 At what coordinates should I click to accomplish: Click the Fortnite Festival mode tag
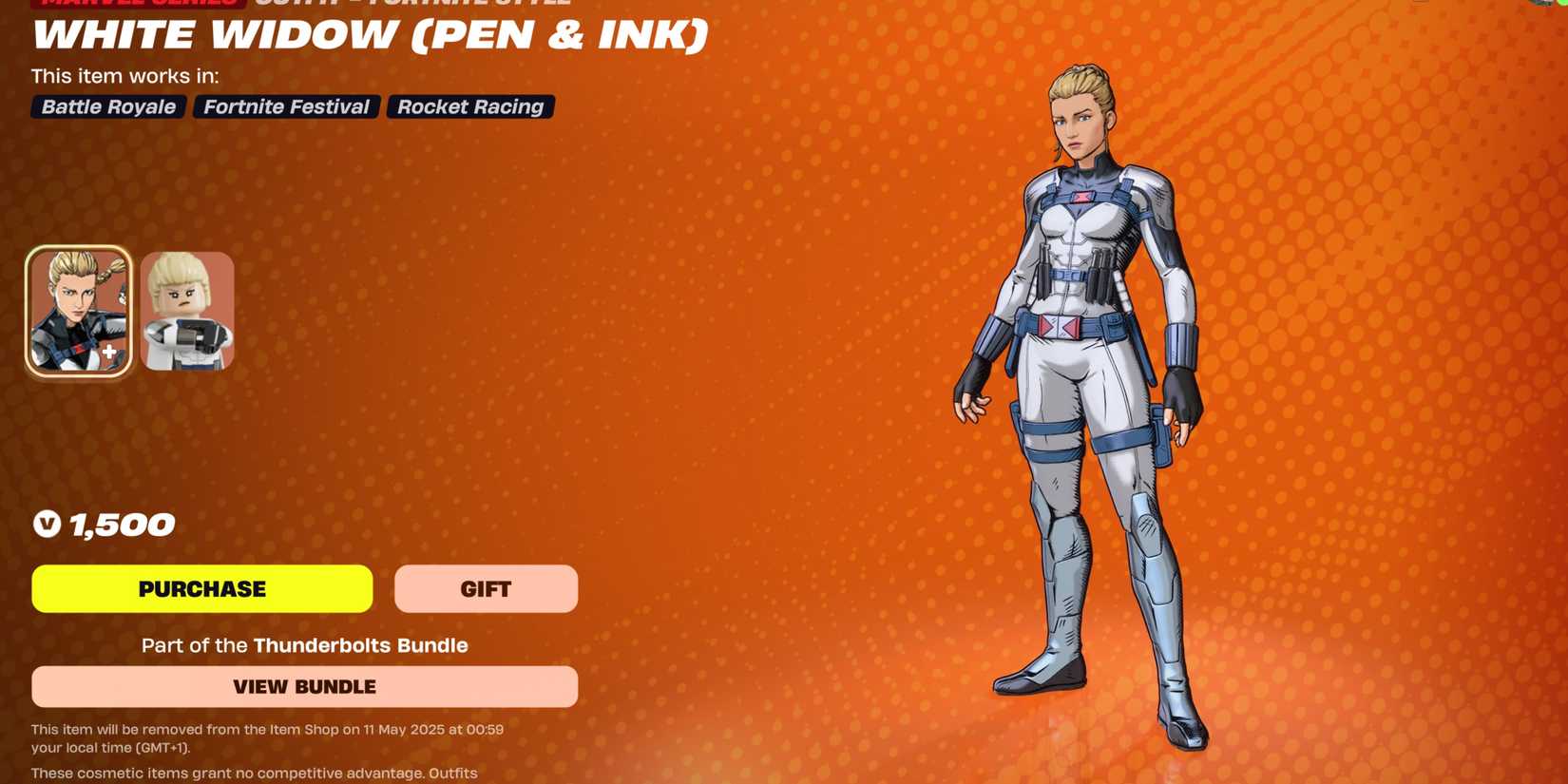tap(284, 106)
